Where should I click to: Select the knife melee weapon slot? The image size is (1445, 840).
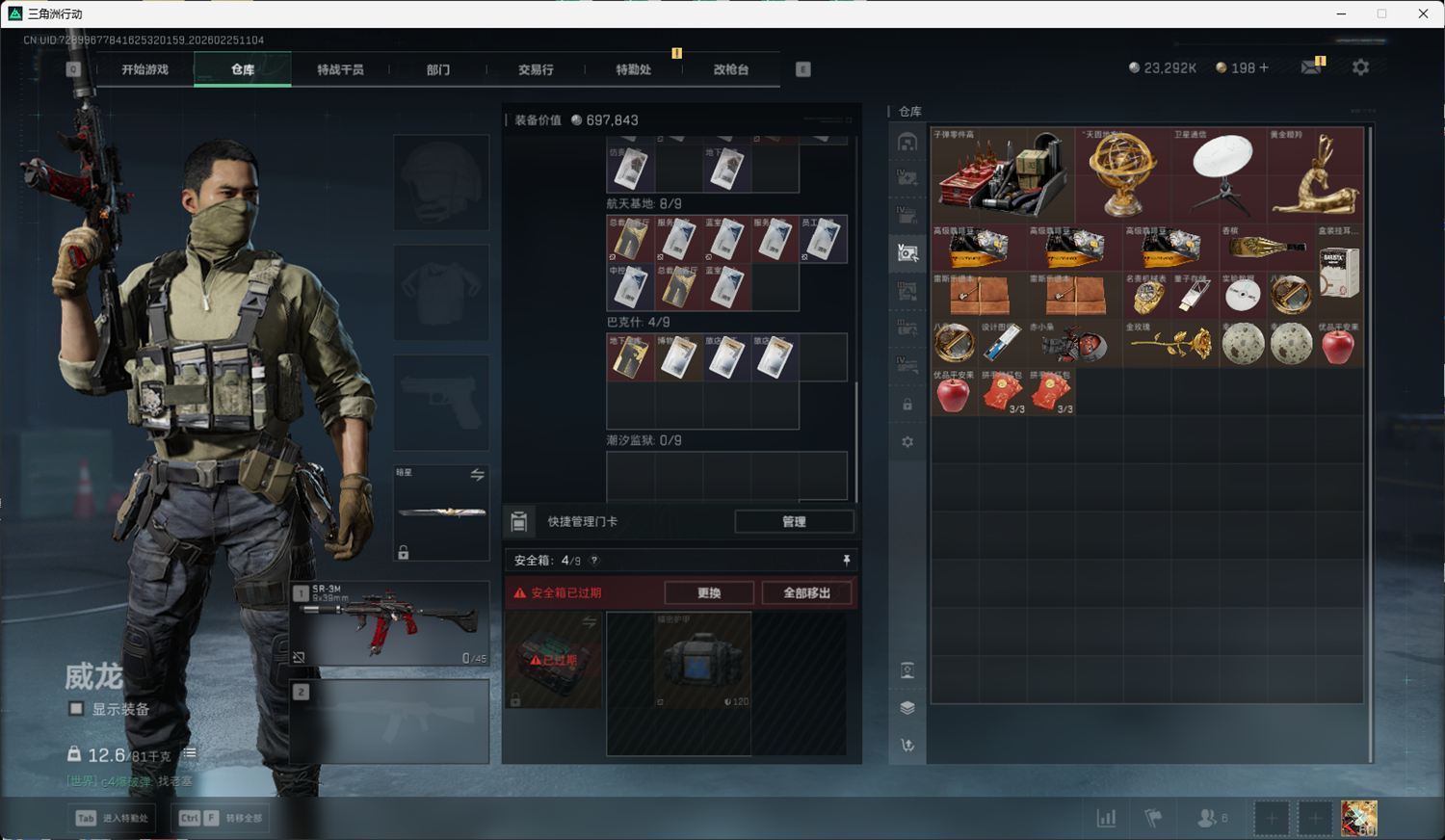click(x=441, y=512)
